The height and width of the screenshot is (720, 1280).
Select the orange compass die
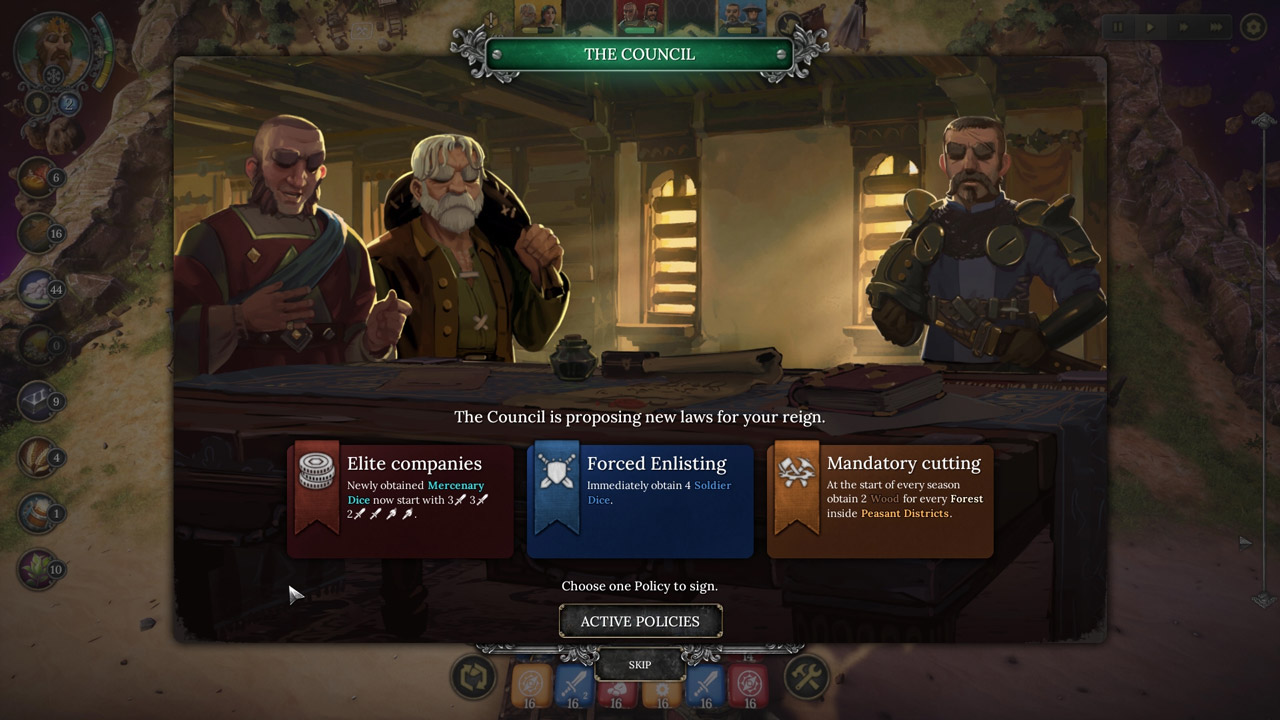pos(532,686)
